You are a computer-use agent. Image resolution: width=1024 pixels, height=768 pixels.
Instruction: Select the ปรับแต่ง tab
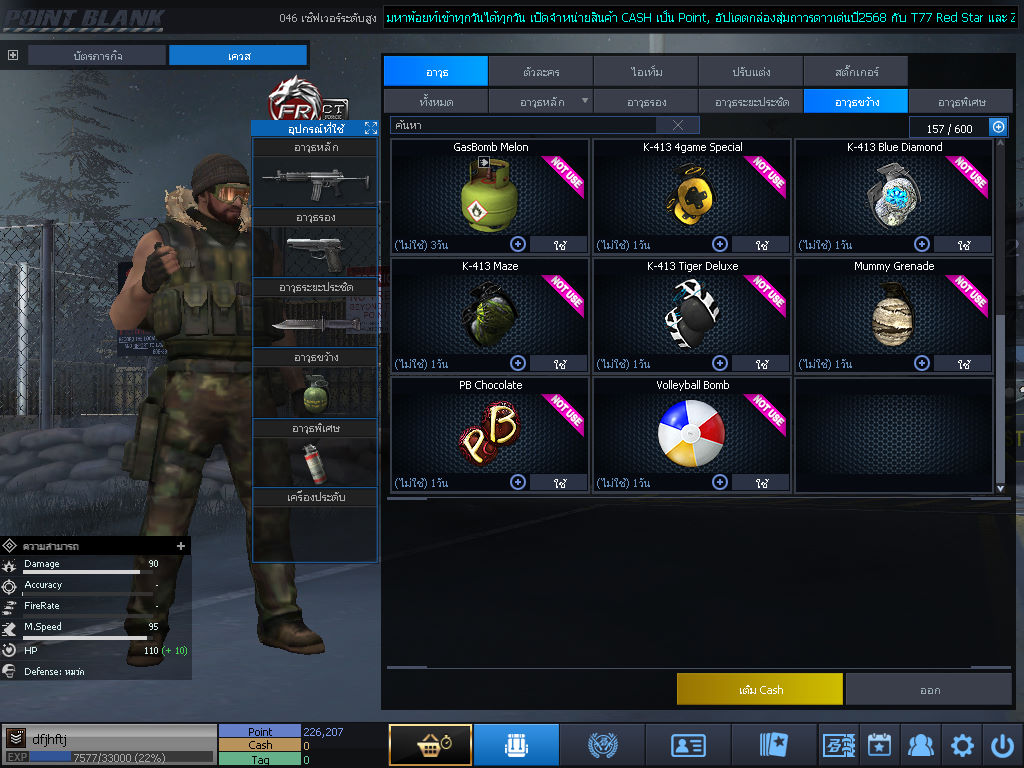[750, 72]
